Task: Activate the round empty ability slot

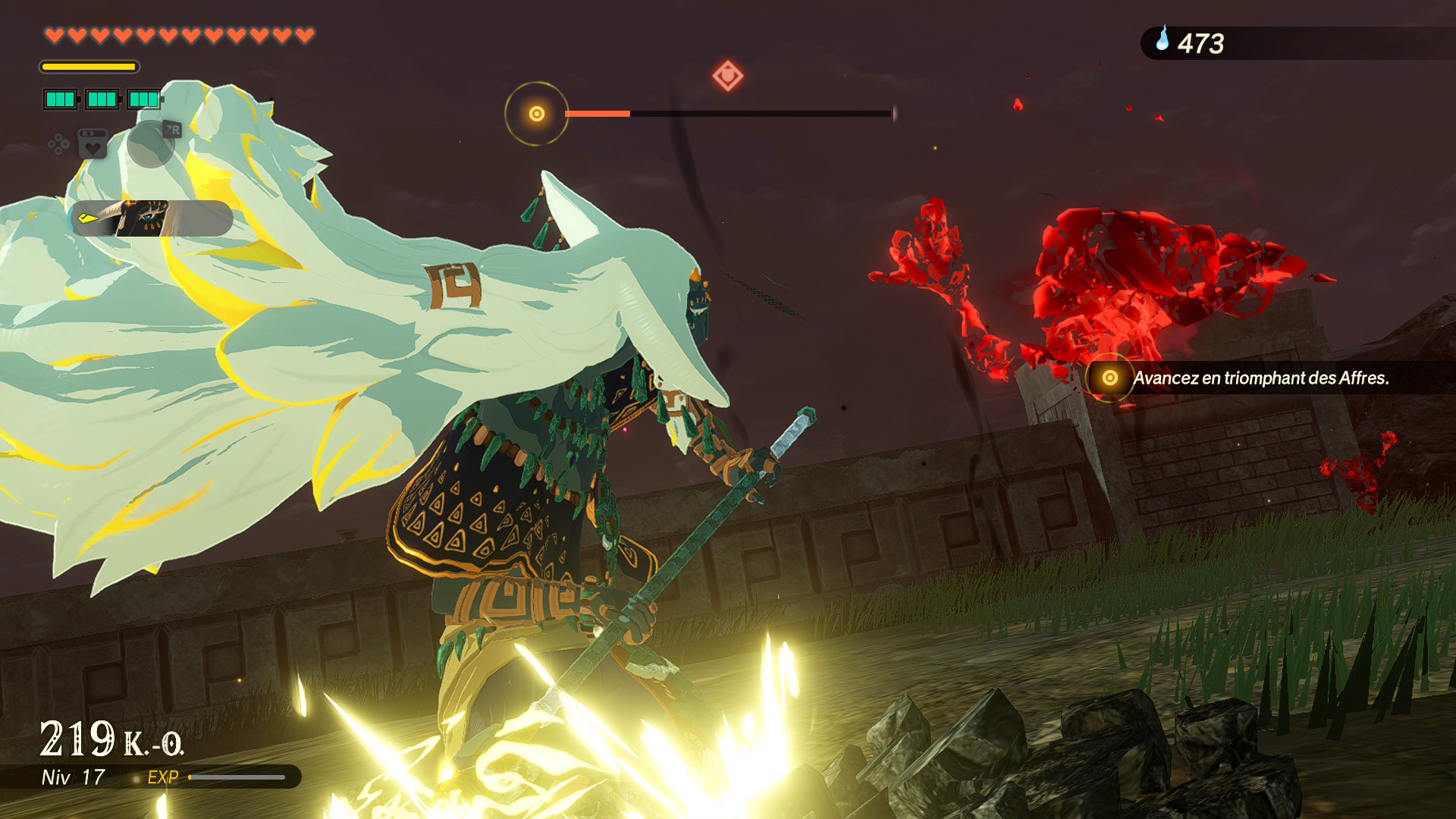Action: coord(151,143)
